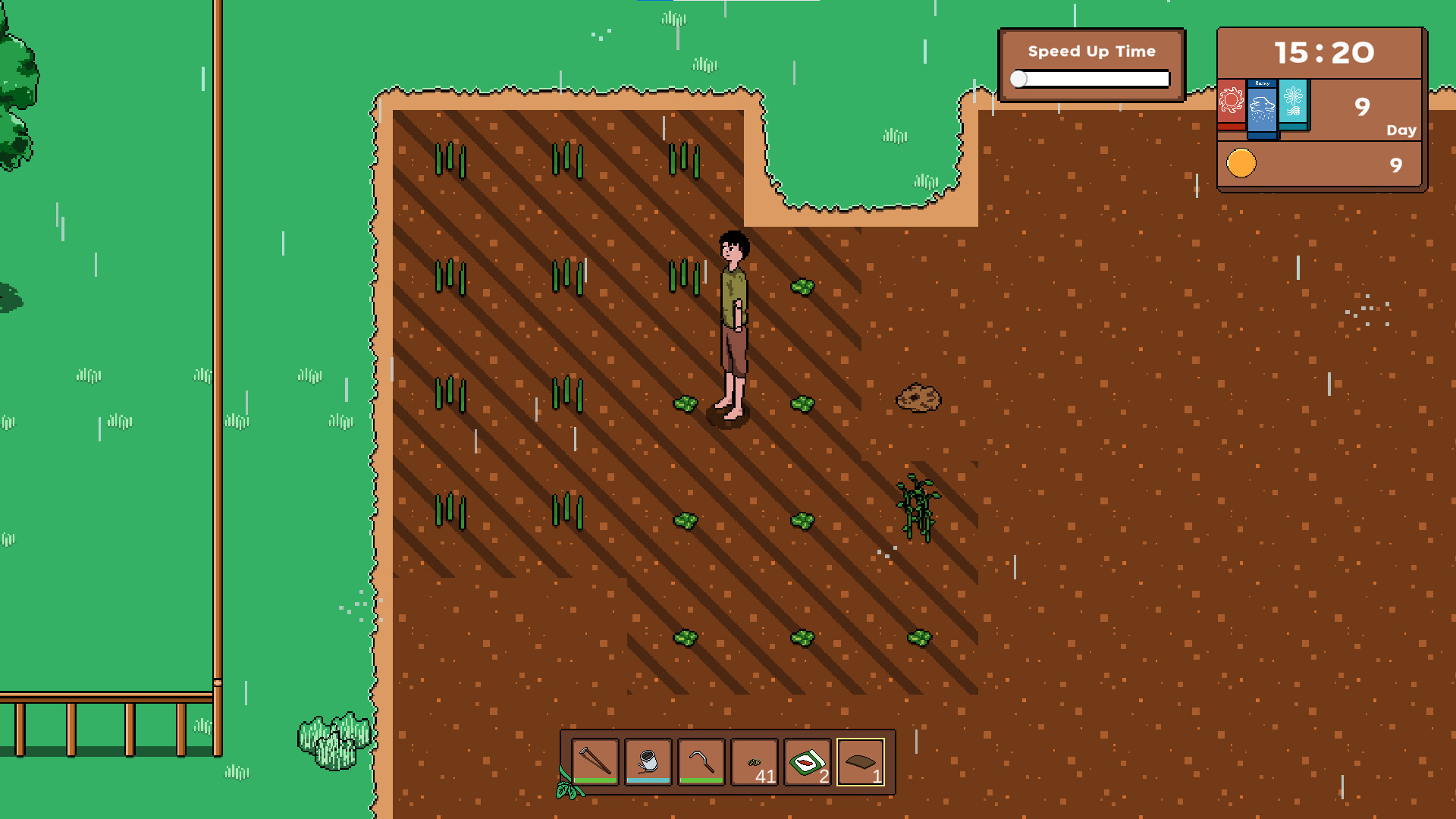Click the yellow coin icon
Image resolution: width=1456 pixels, height=819 pixels.
(x=1241, y=164)
